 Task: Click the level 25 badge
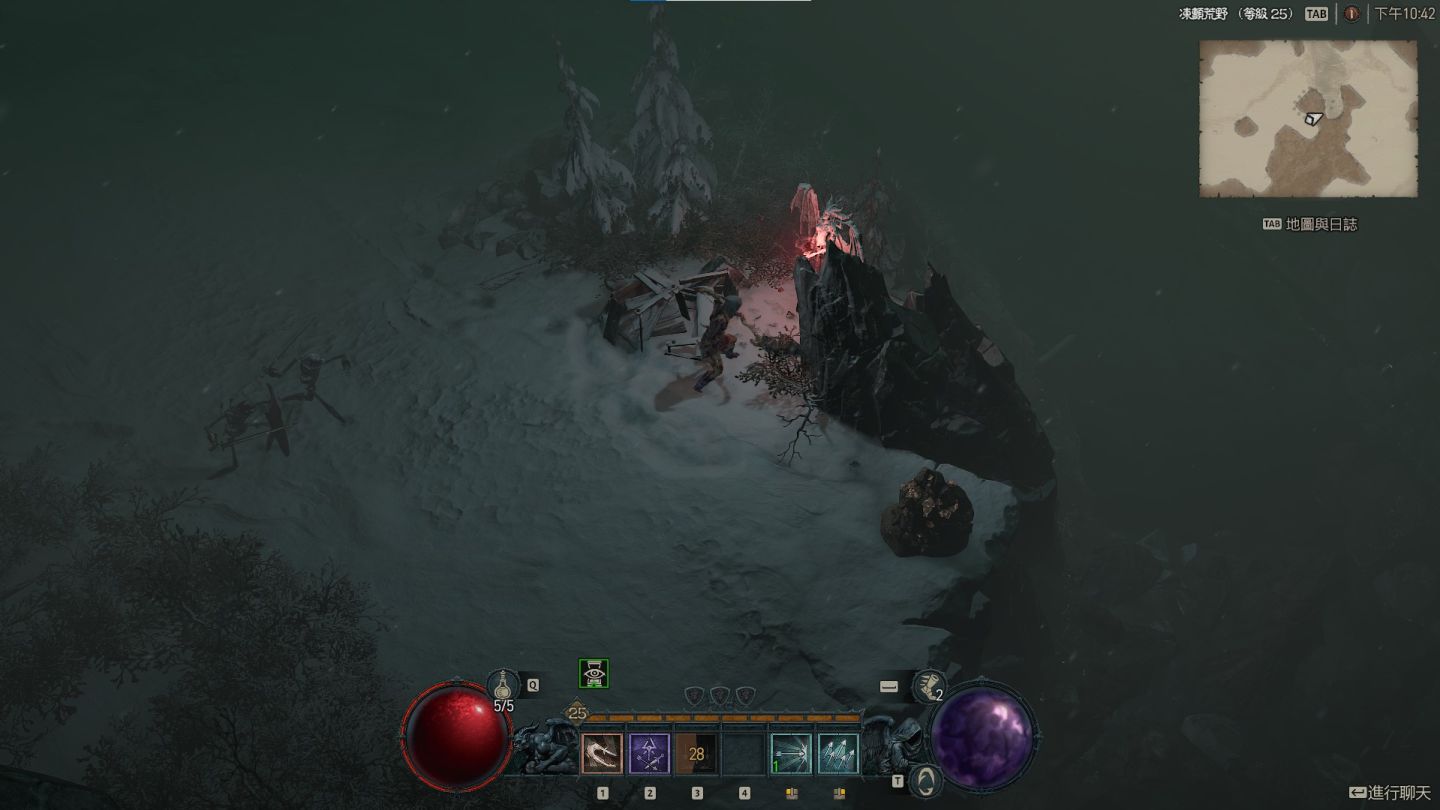577,714
